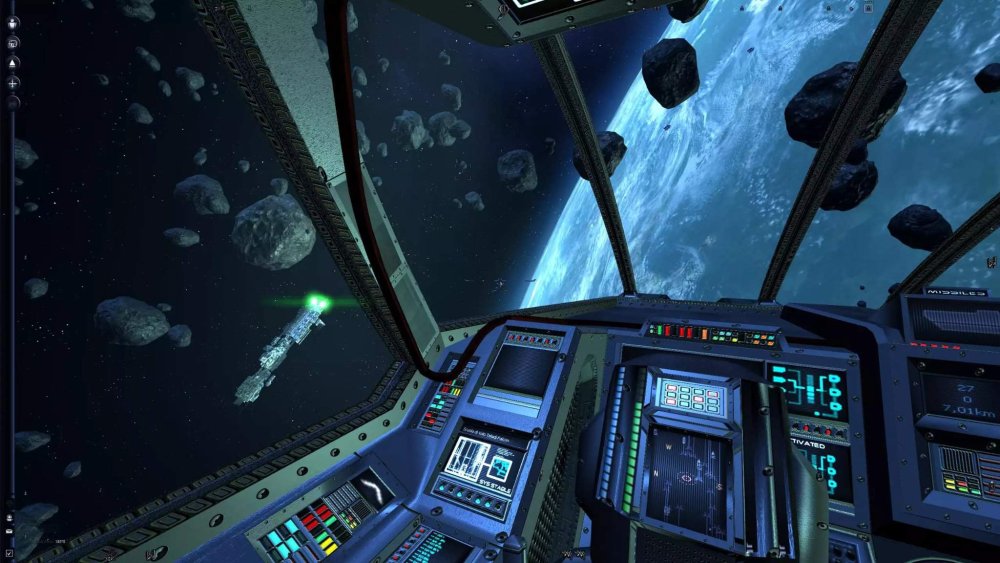This screenshot has width=1000, height=563.
Task: Toggle the checkmark box in the sidebar
Action: (9, 553)
